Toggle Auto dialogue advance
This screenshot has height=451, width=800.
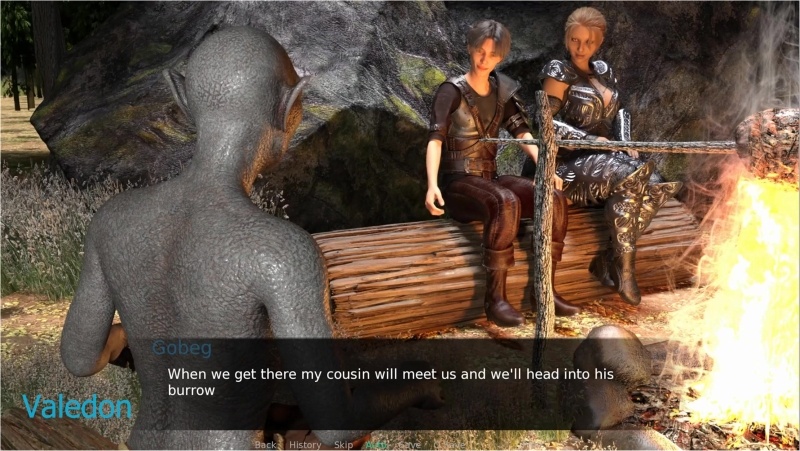(x=377, y=444)
